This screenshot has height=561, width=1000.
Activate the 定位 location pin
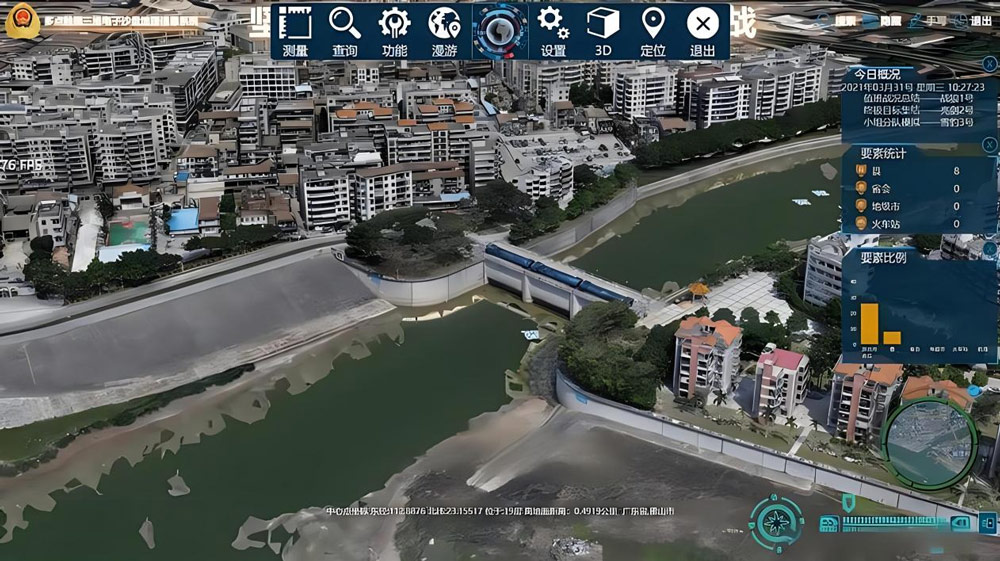coord(653,31)
